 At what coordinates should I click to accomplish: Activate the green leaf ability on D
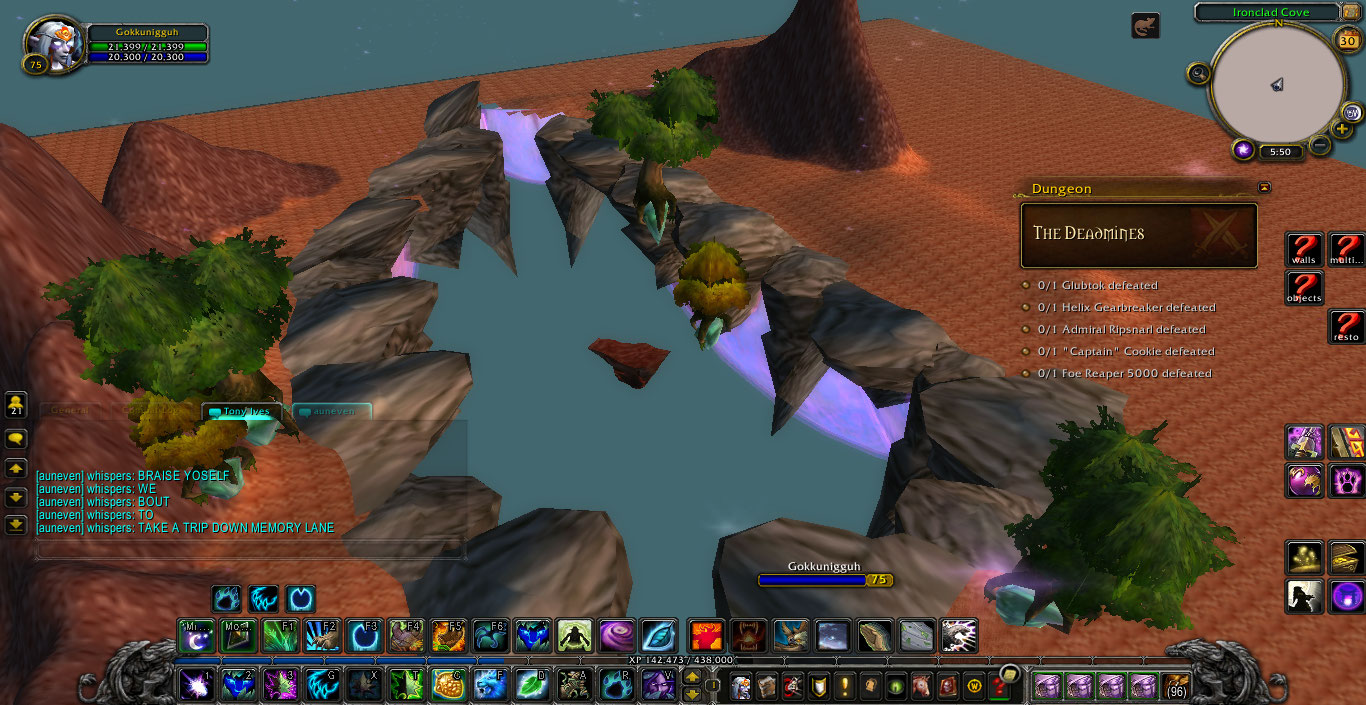(x=531, y=685)
